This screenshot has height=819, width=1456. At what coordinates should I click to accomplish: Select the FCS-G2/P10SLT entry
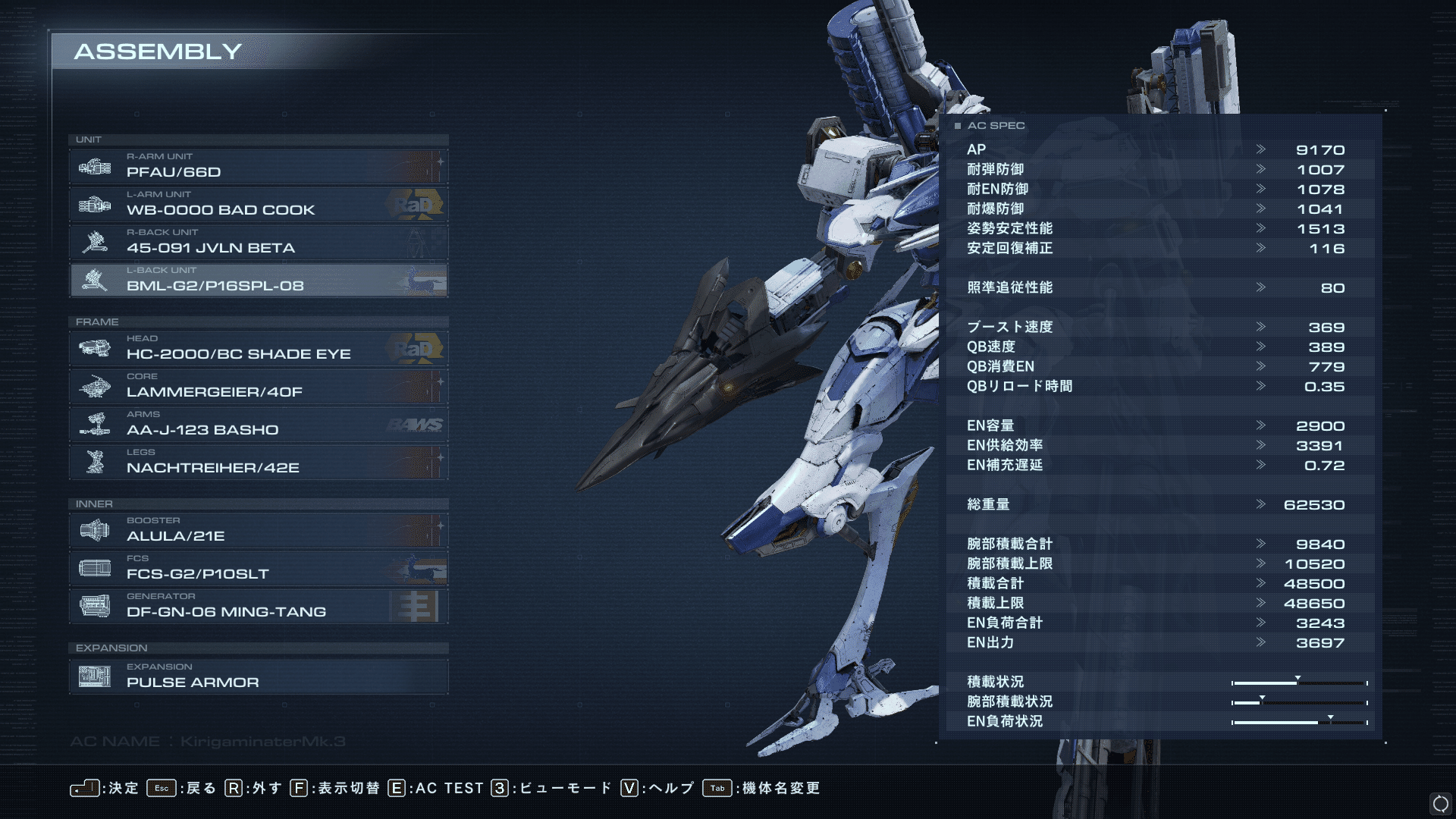tap(258, 568)
